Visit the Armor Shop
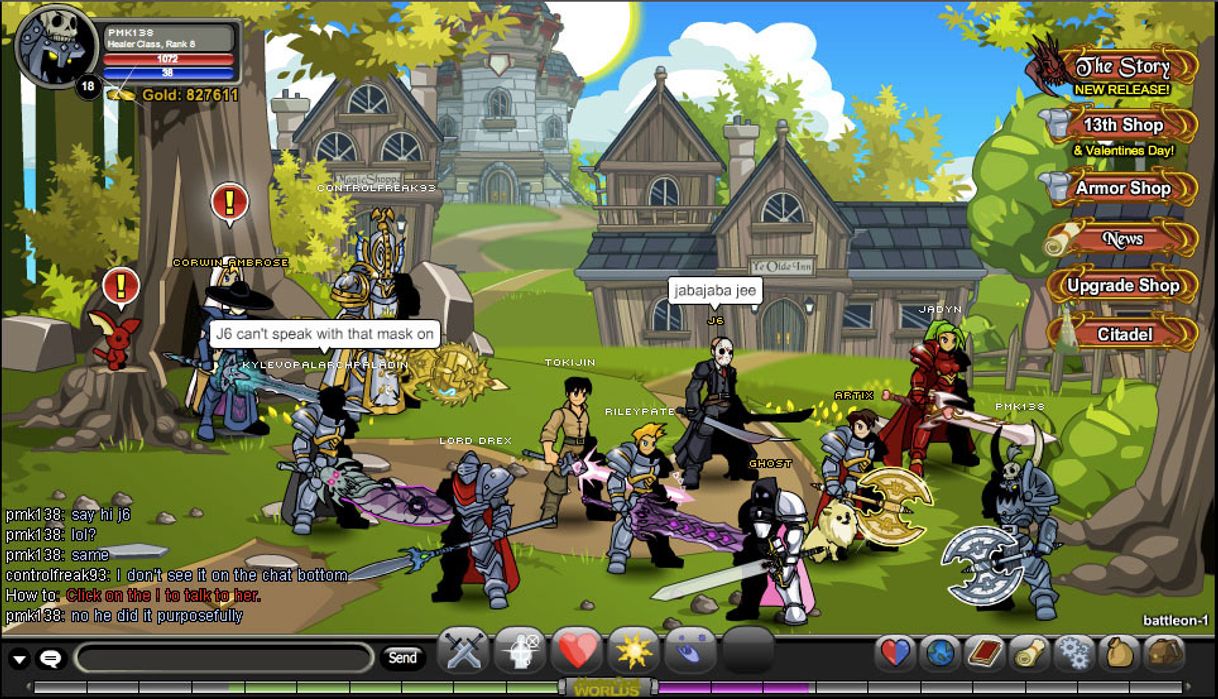 click(1122, 188)
